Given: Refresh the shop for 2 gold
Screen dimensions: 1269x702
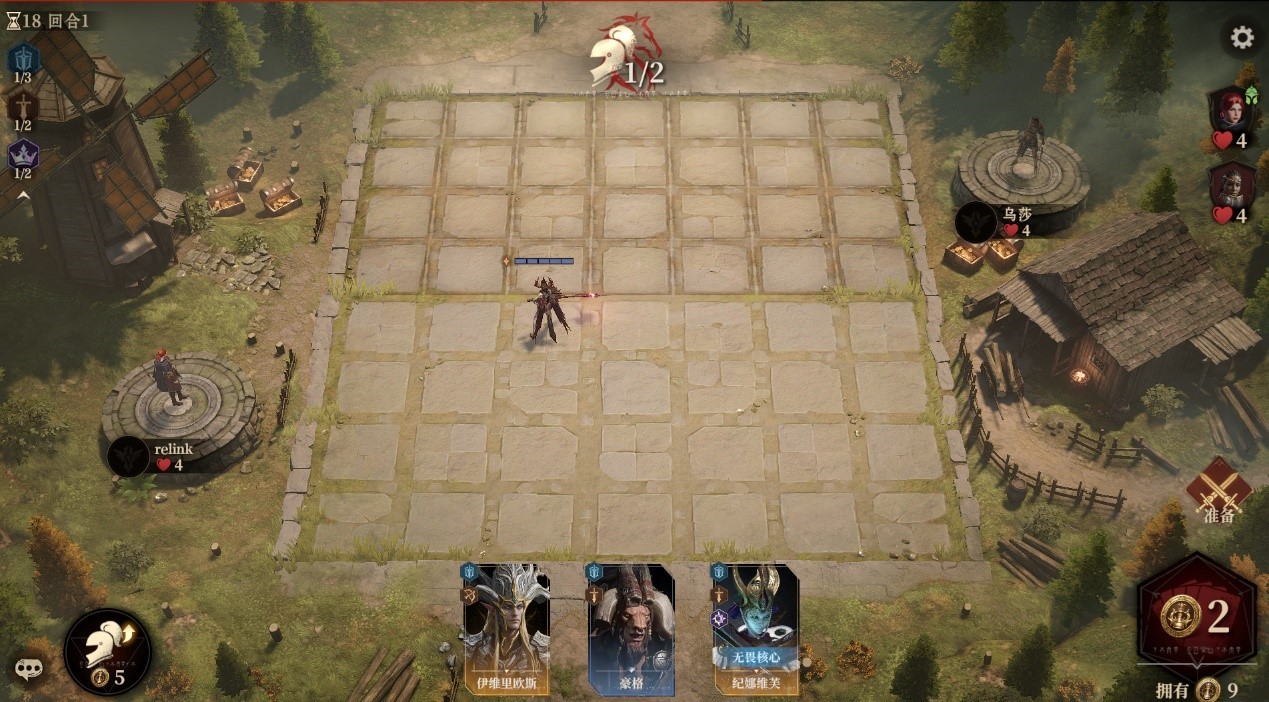Looking at the screenshot, I should coord(1198,618).
